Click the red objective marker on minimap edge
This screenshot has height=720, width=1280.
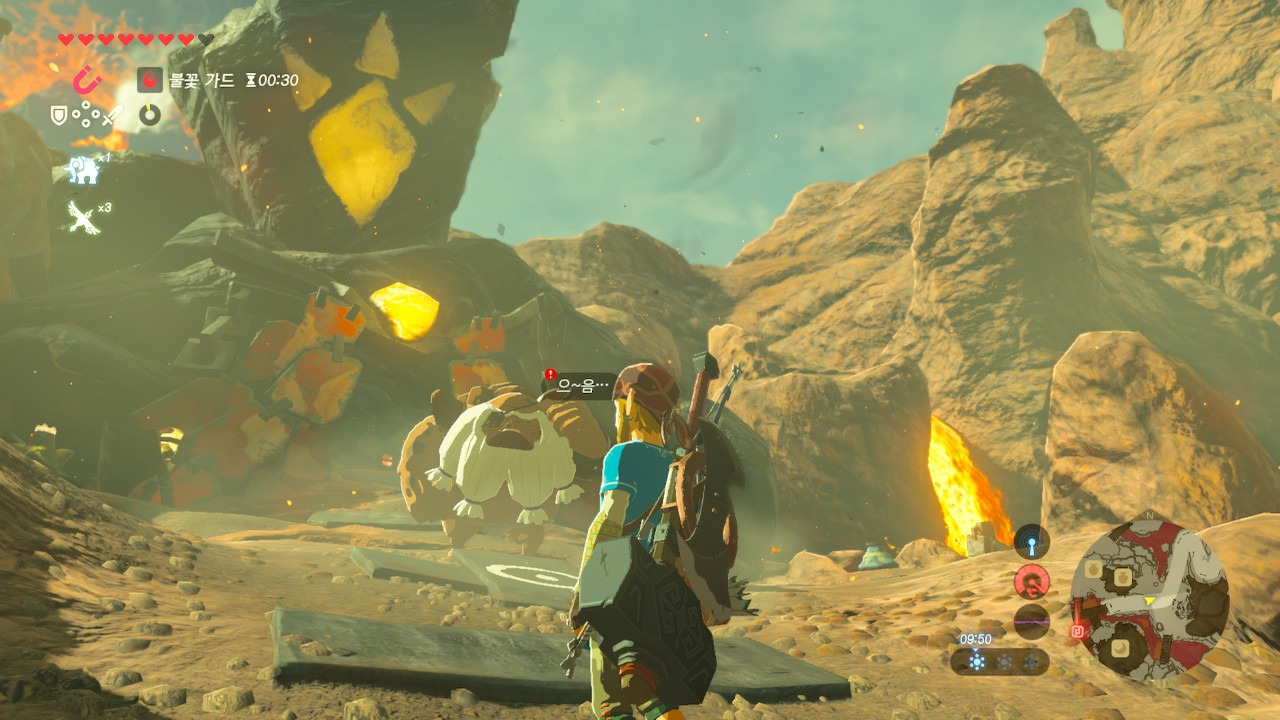click(x=1077, y=631)
